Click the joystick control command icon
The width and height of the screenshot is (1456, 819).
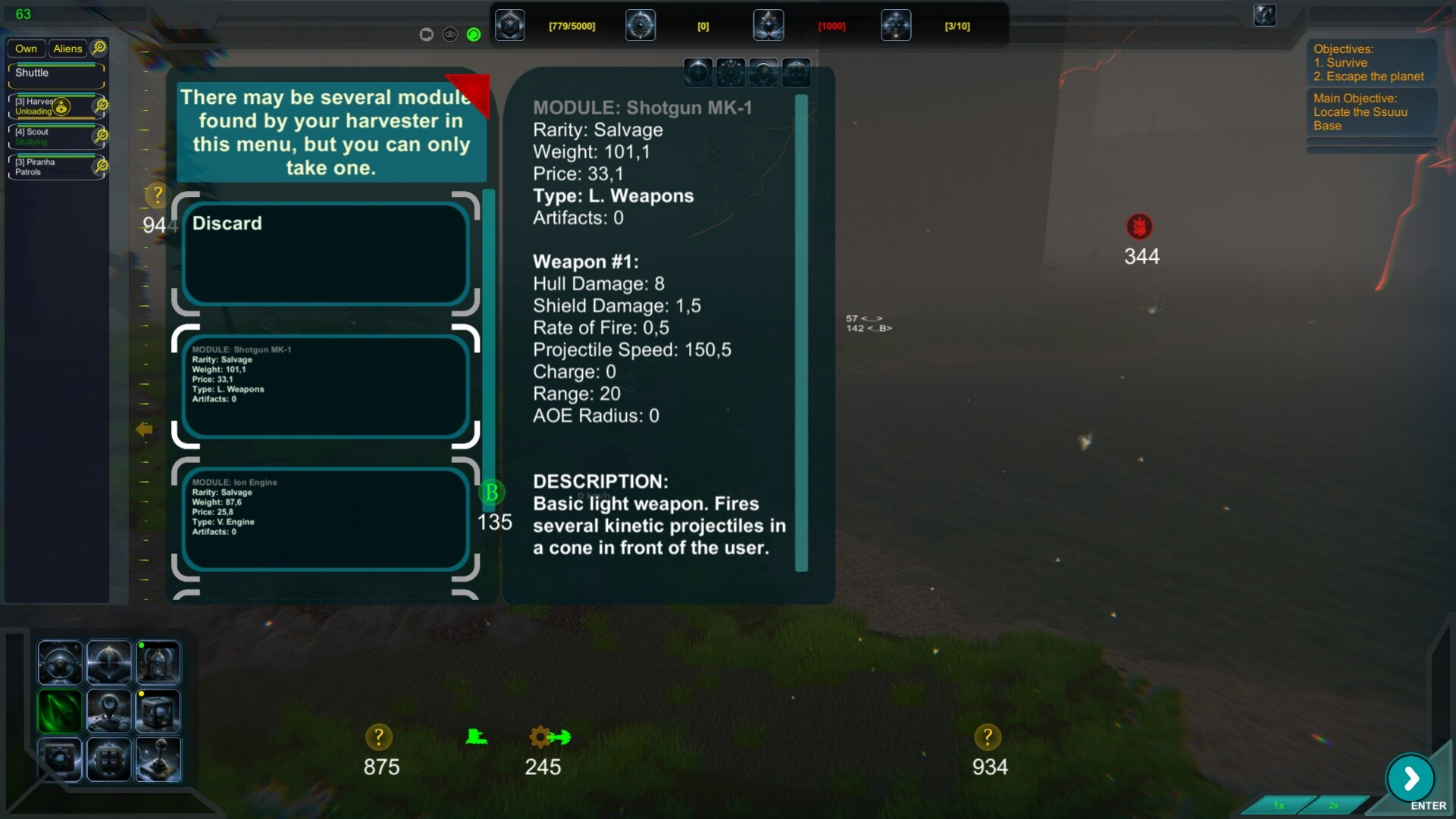158,759
